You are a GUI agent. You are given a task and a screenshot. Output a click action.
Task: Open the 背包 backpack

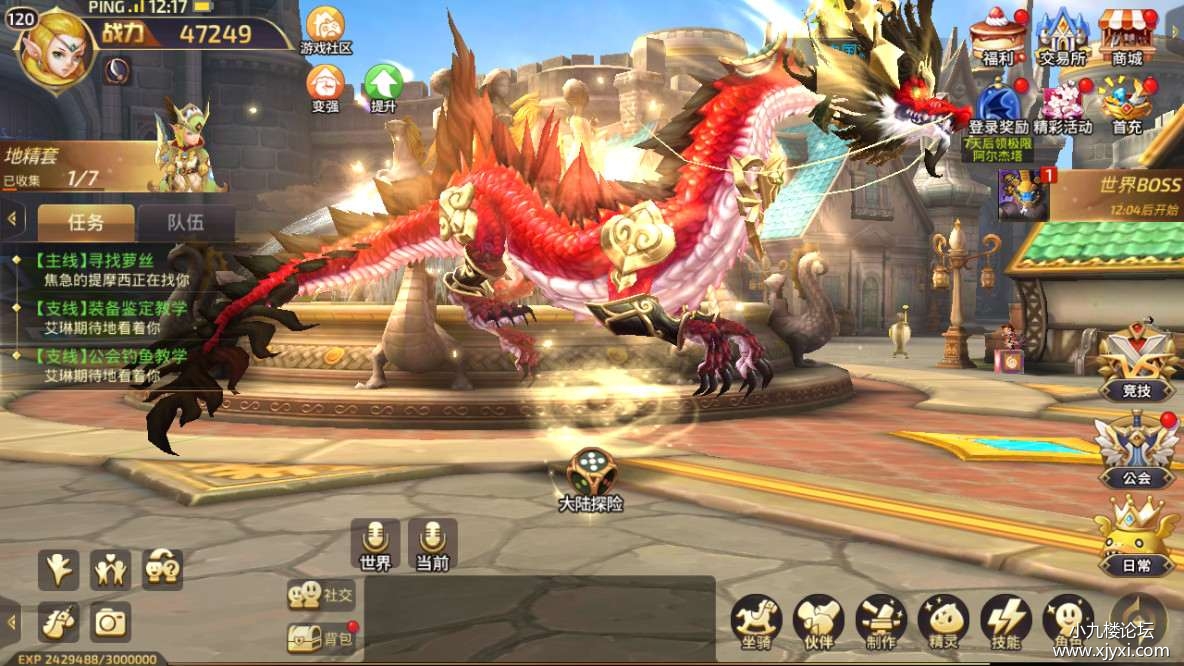pos(322,638)
